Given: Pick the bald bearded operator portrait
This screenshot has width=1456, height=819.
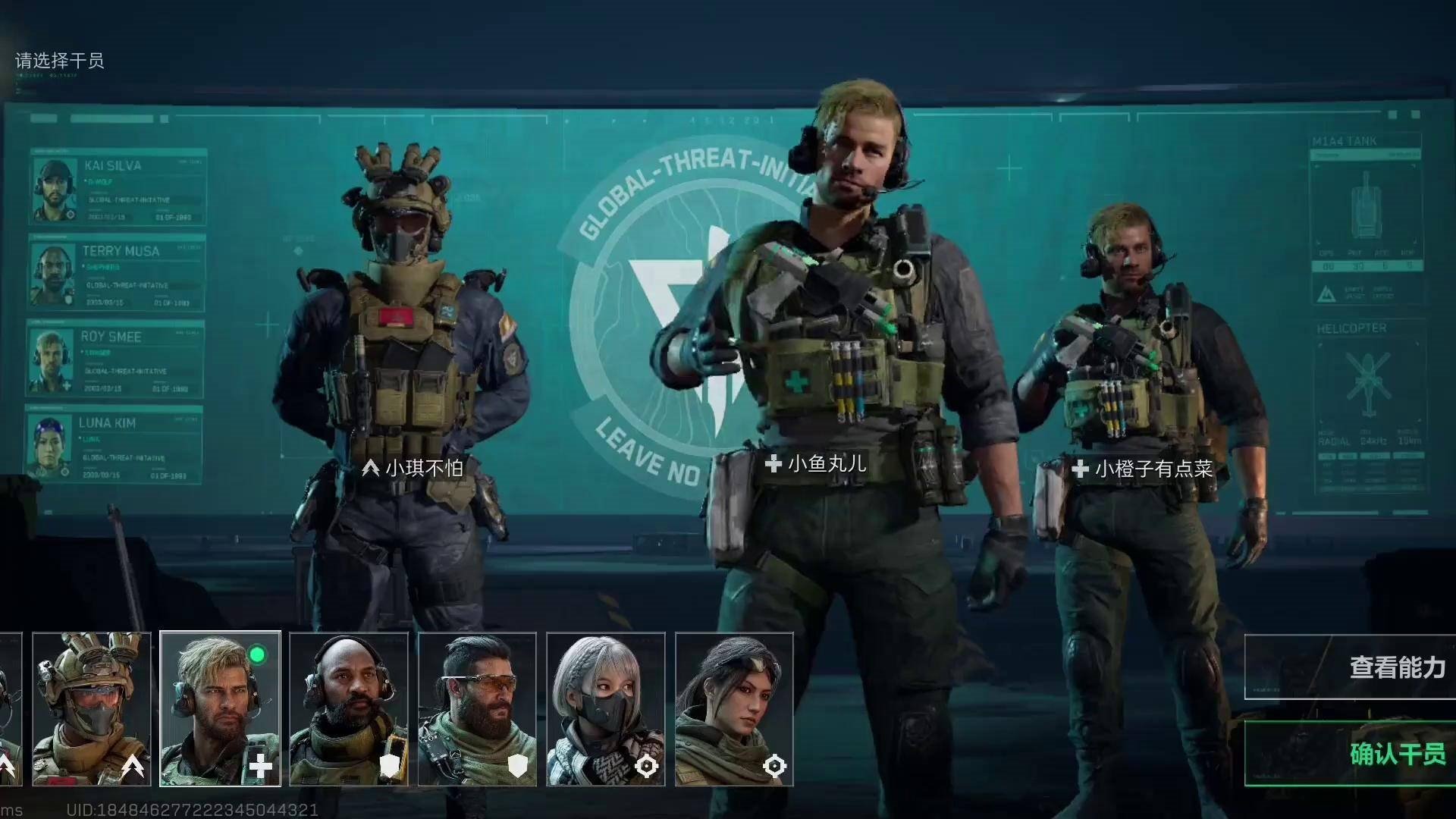Looking at the screenshot, I should click(349, 709).
